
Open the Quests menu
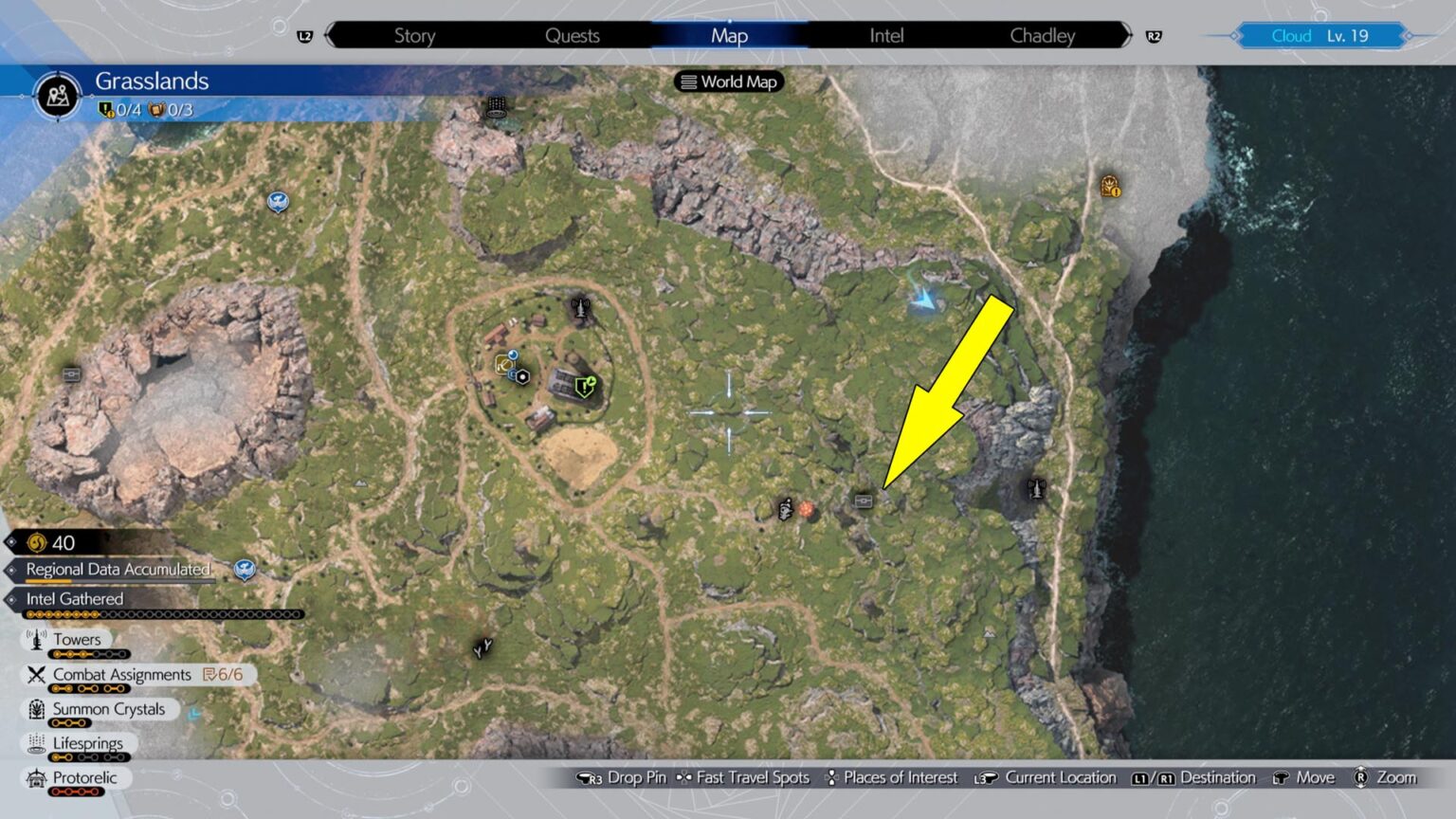pos(573,35)
